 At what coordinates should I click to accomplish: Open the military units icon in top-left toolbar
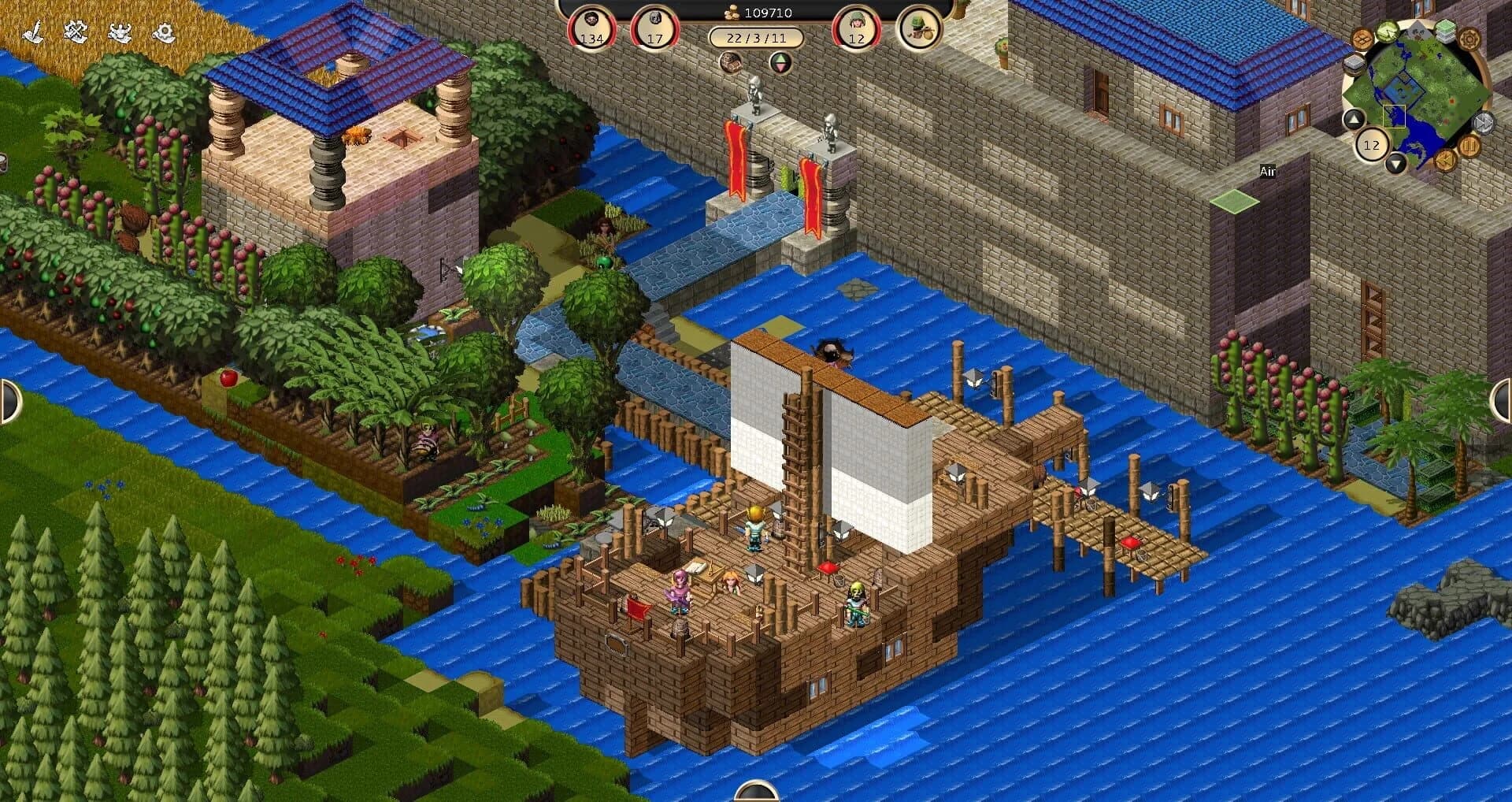pos(120,32)
